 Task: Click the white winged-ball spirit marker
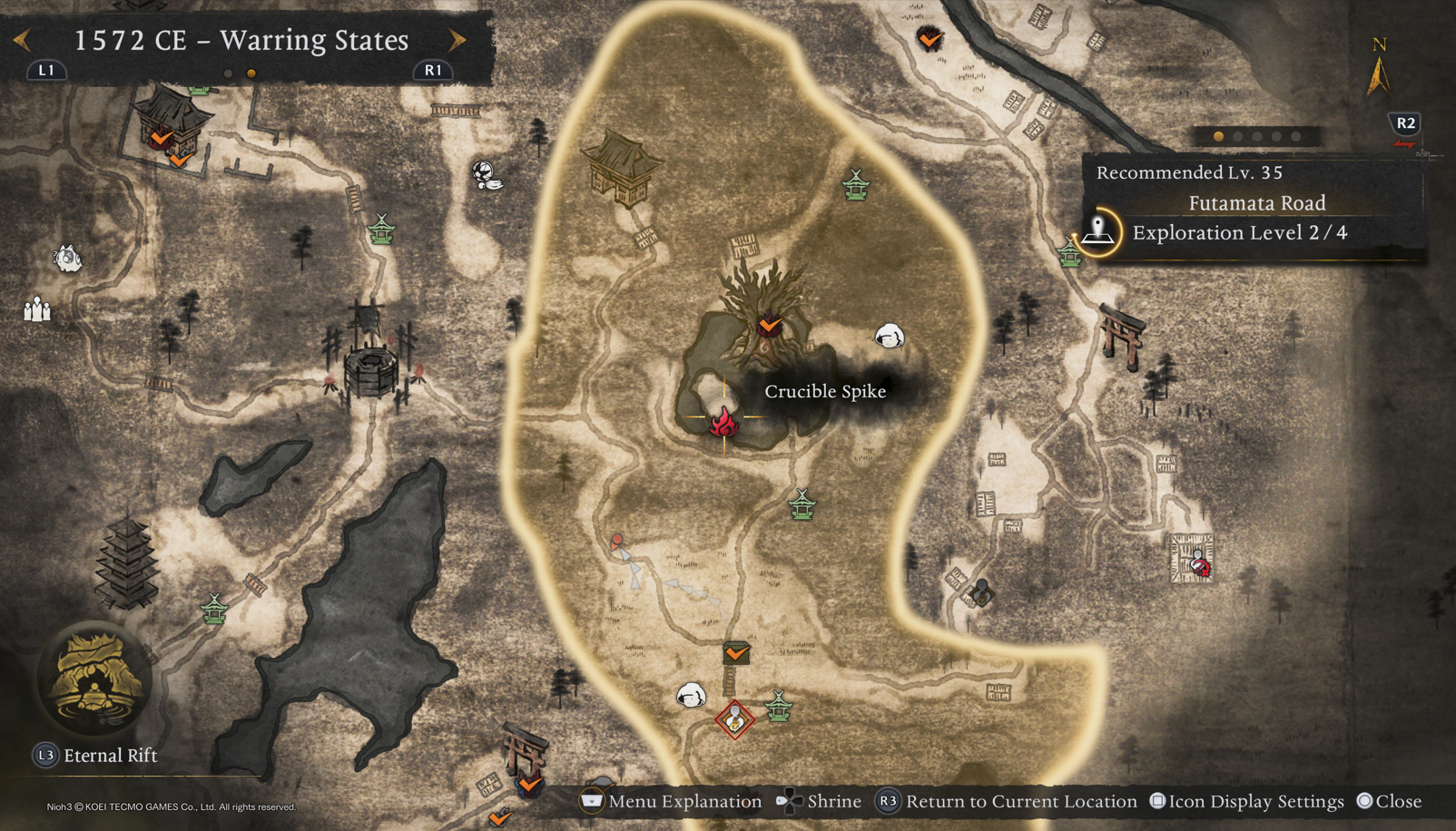pos(487,175)
